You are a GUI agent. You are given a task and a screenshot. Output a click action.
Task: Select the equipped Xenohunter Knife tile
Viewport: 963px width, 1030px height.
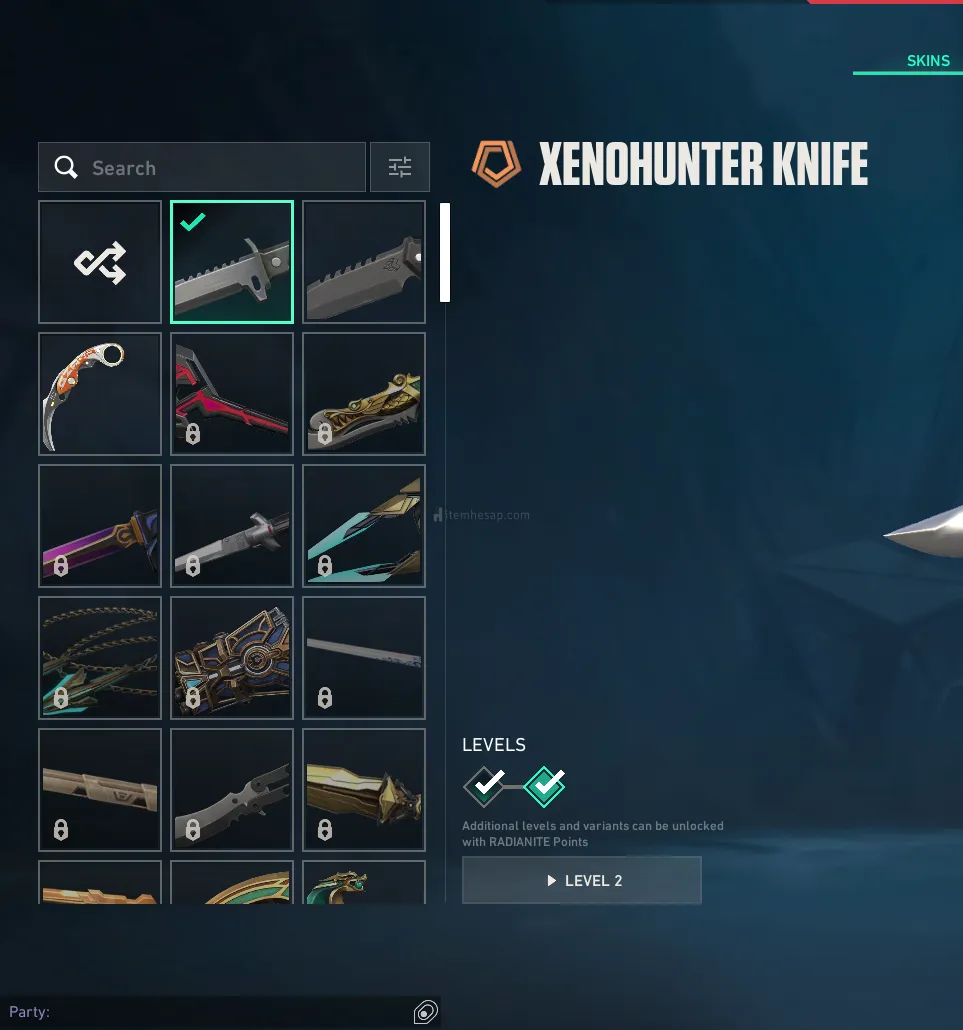coord(232,263)
